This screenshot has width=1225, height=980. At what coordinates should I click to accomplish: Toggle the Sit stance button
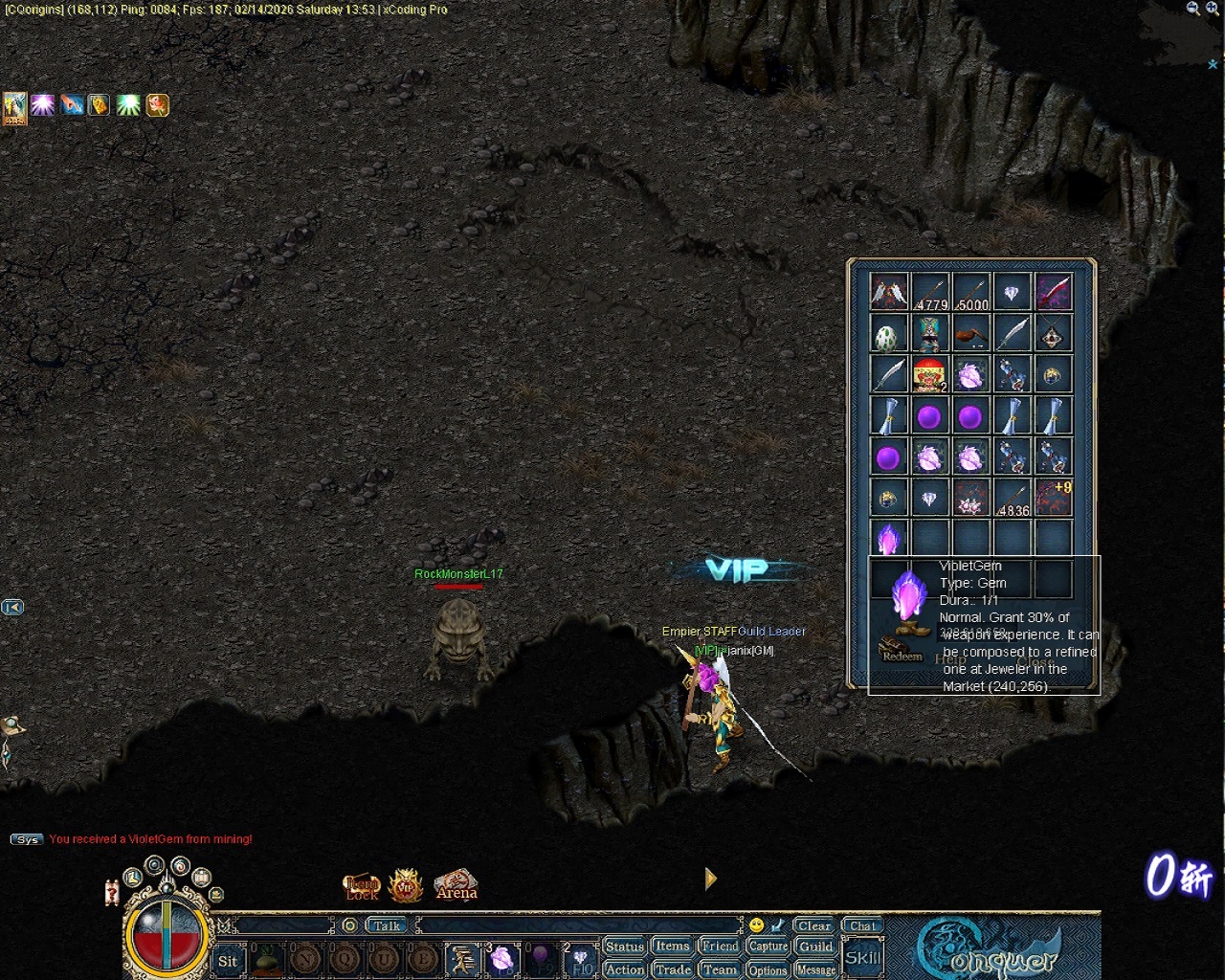(x=228, y=962)
